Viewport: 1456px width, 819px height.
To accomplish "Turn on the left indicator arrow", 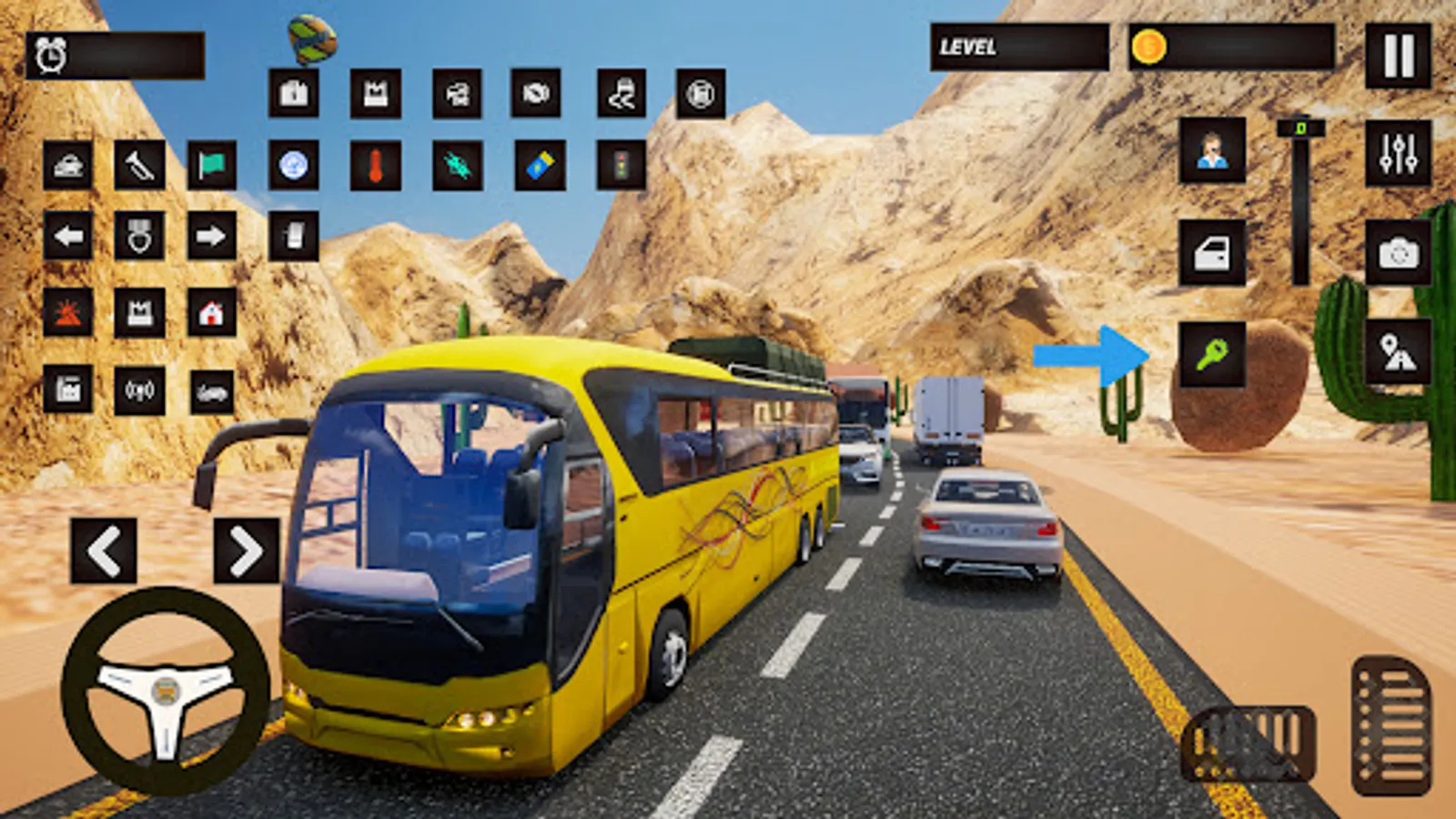I will click(68, 237).
